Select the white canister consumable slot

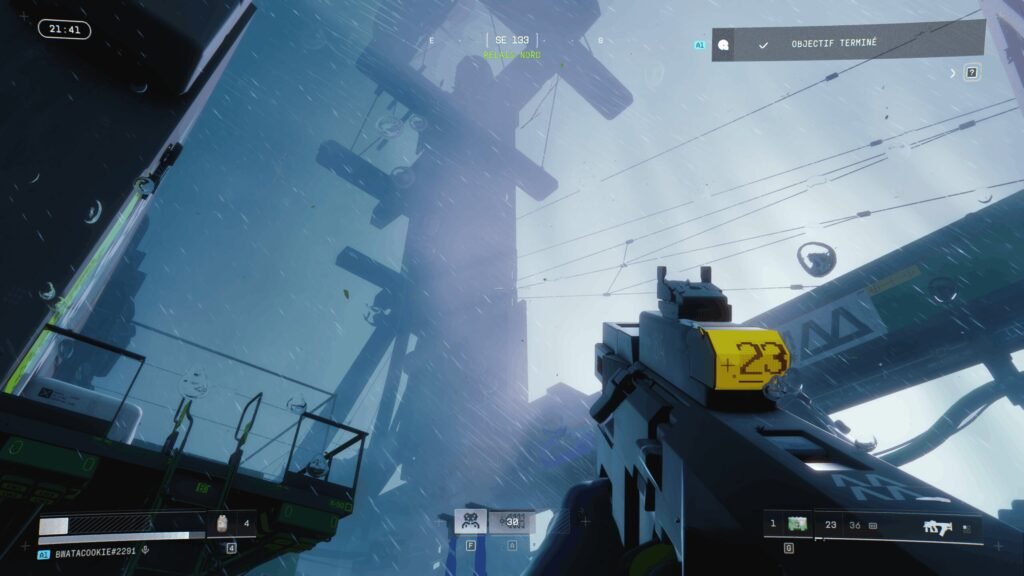click(x=223, y=522)
